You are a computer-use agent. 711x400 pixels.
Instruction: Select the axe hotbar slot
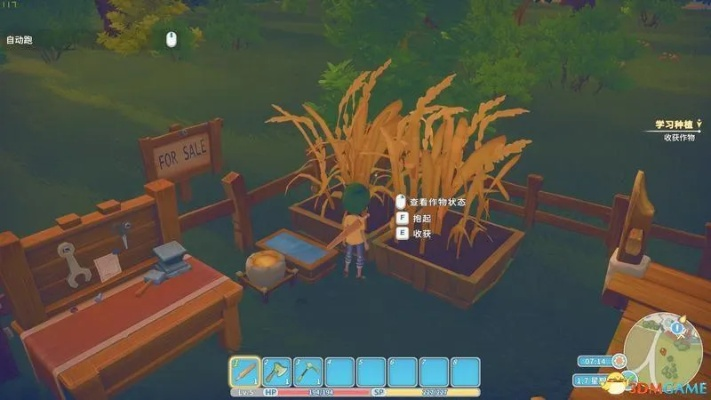276,372
